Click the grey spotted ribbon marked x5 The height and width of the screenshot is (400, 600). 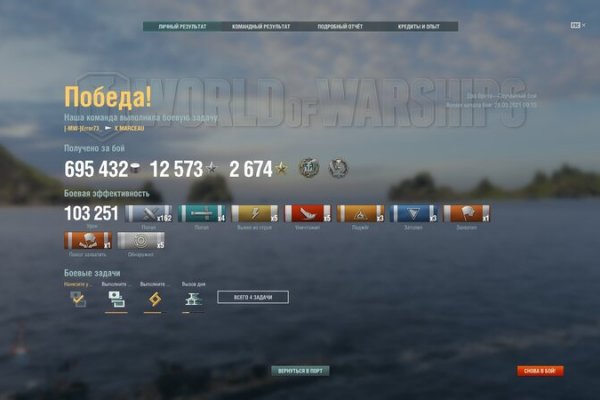(x=141, y=240)
